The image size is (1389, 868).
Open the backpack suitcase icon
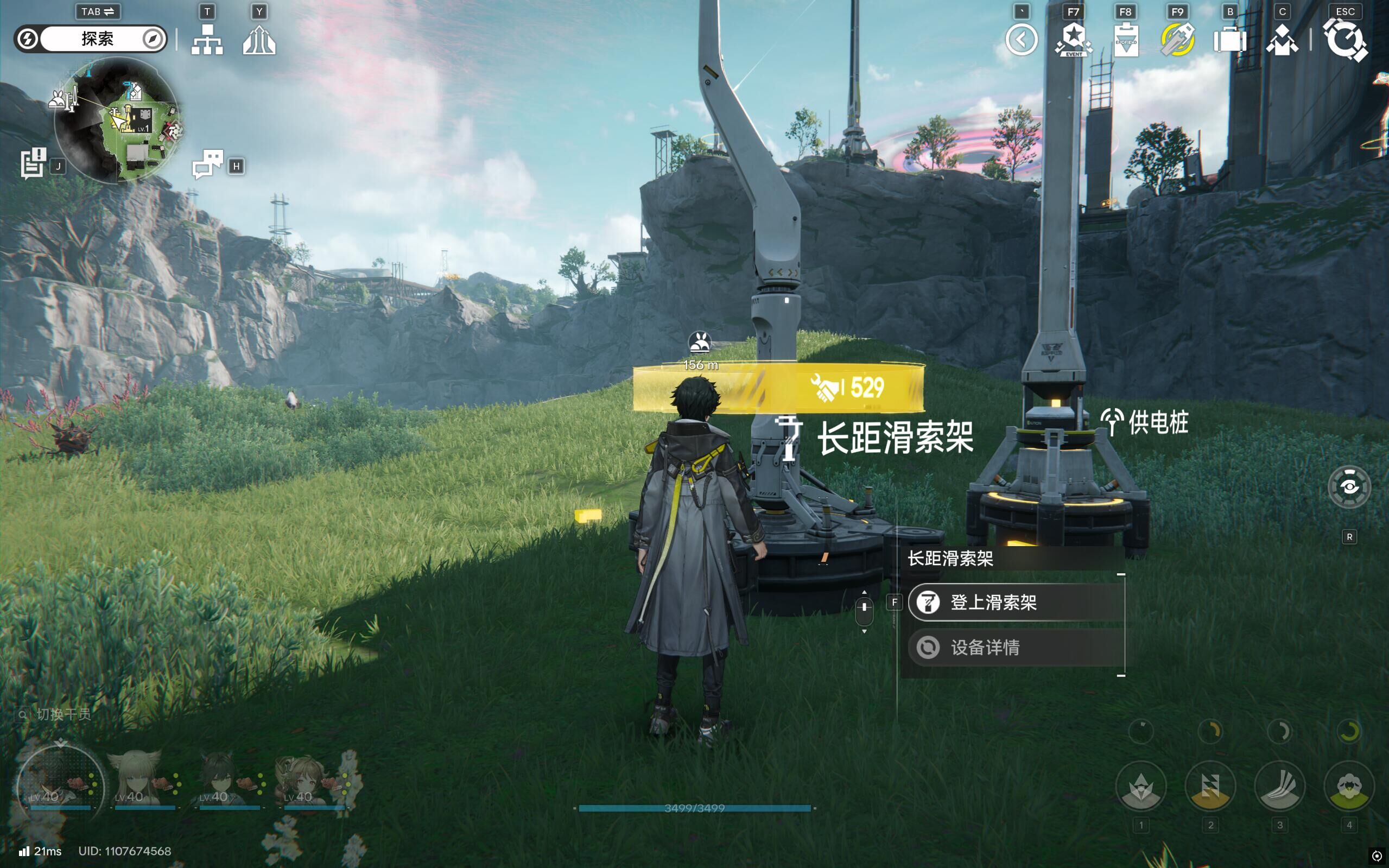tap(1229, 40)
